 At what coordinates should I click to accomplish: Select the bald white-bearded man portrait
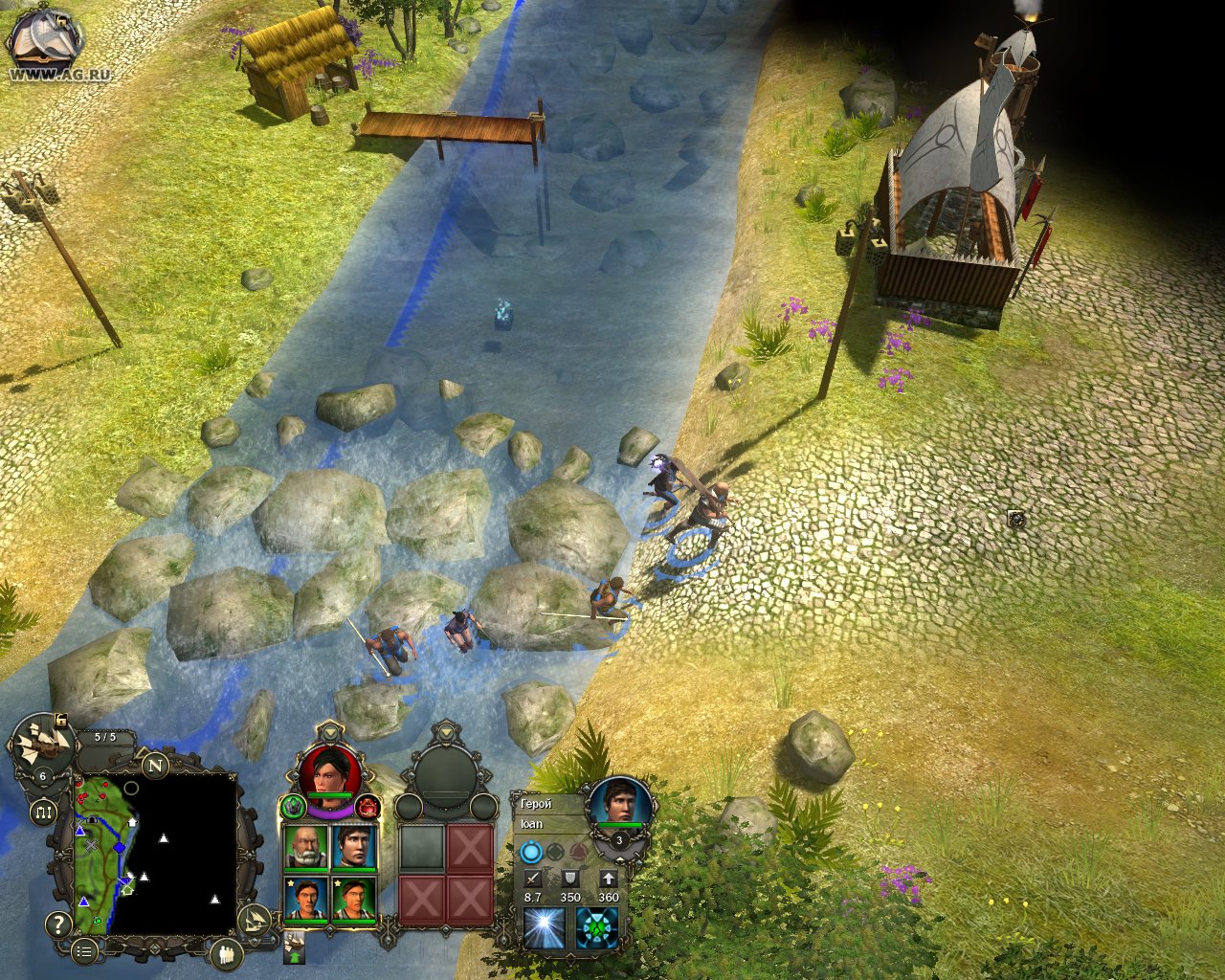306,846
